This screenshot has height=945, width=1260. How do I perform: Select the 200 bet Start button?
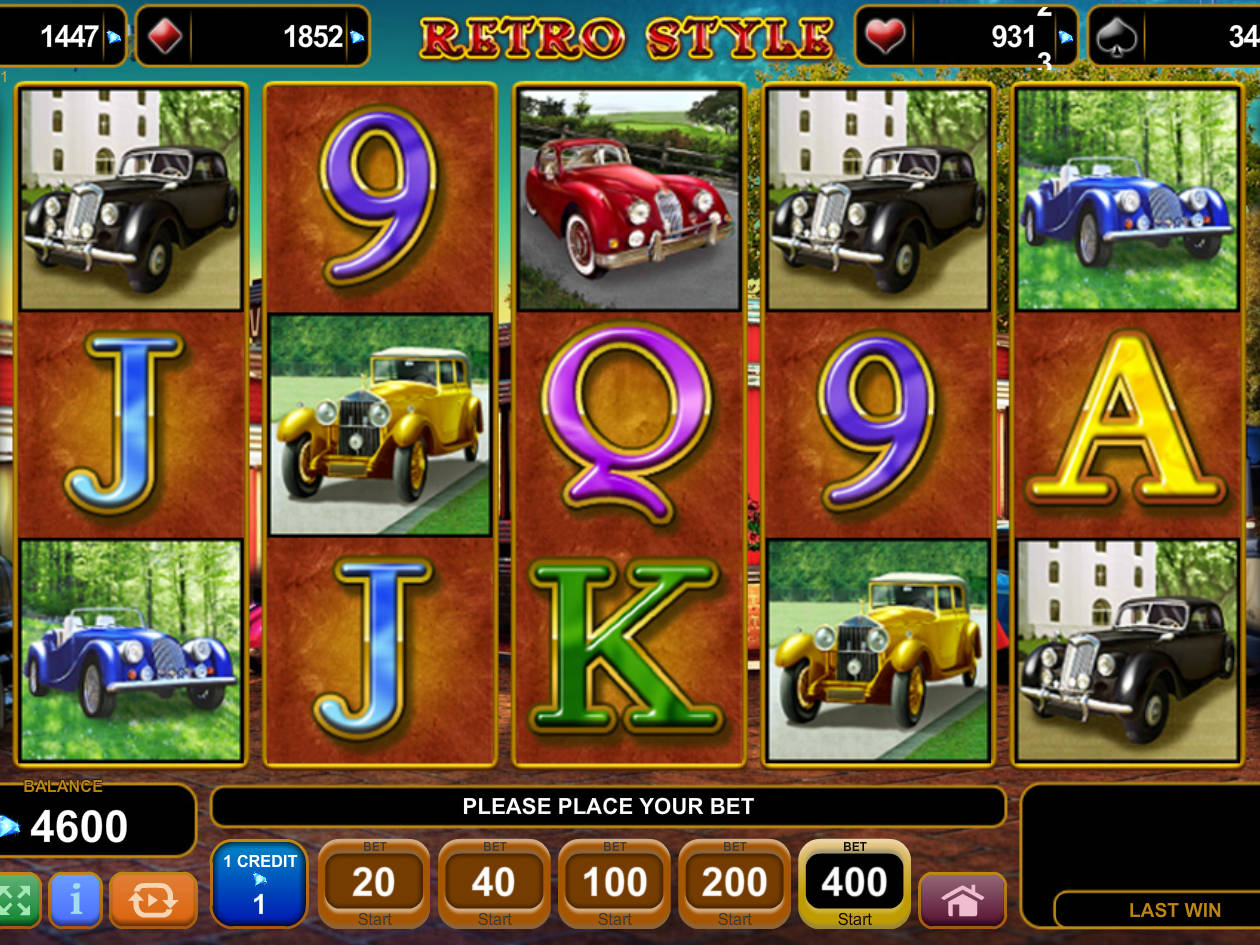point(734,884)
